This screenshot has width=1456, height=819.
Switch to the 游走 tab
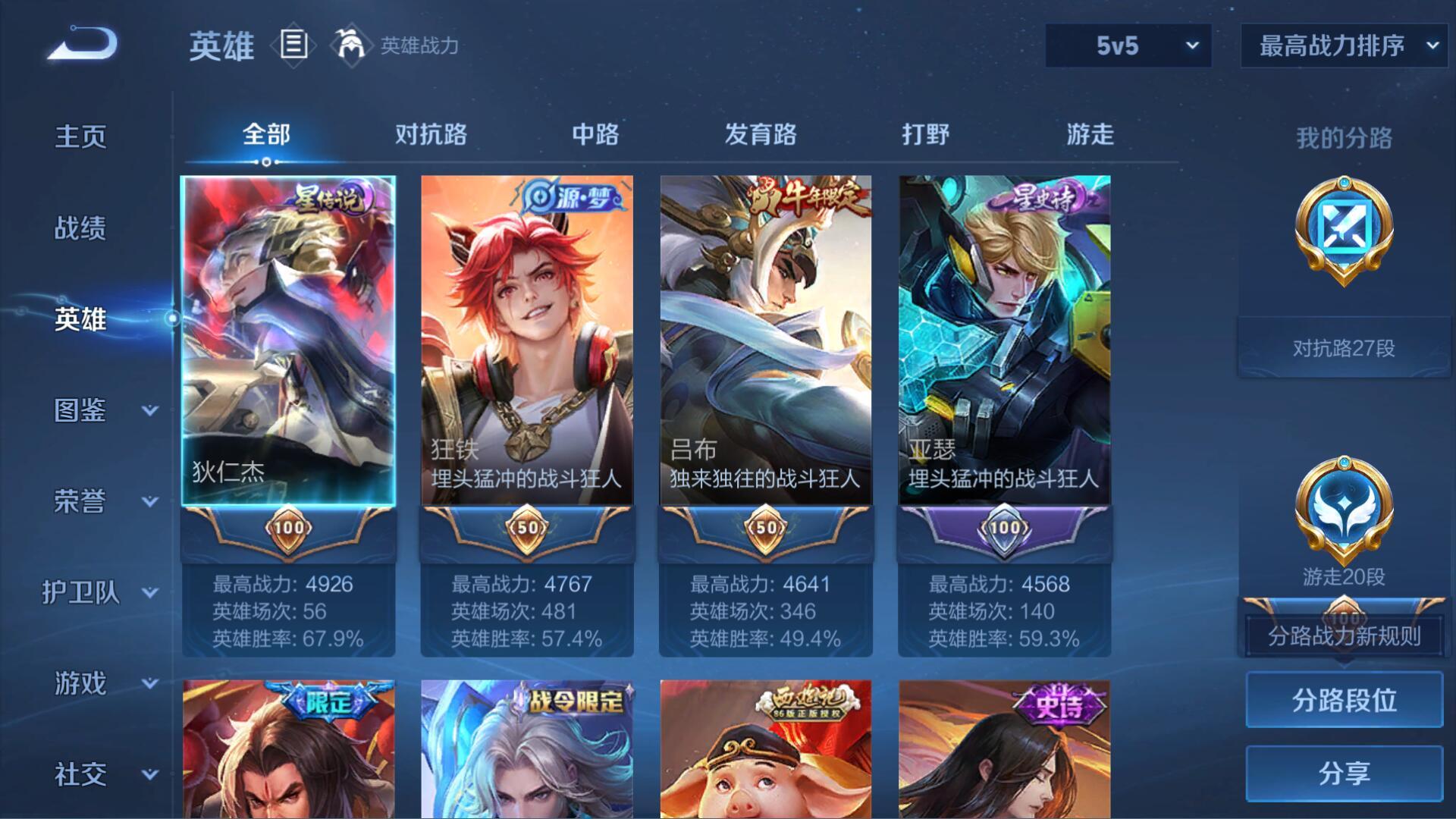[x=1090, y=135]
